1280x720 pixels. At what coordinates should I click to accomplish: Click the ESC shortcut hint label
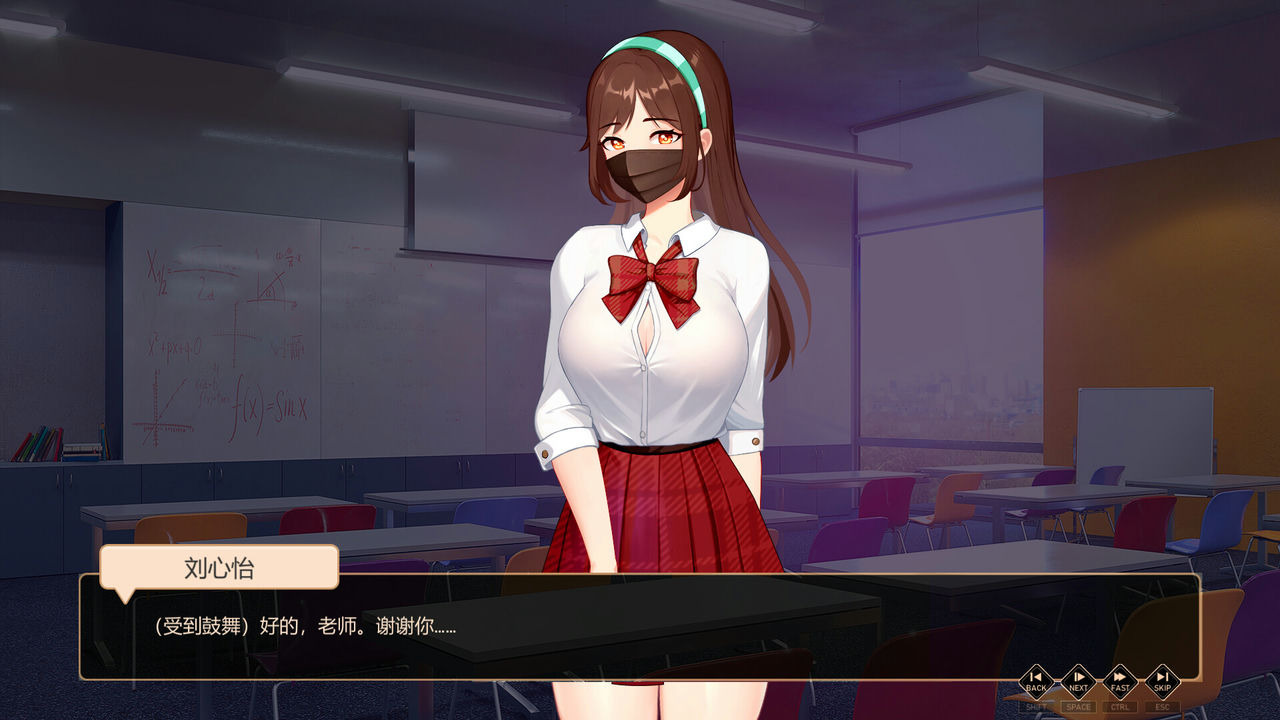[1163, 706]
